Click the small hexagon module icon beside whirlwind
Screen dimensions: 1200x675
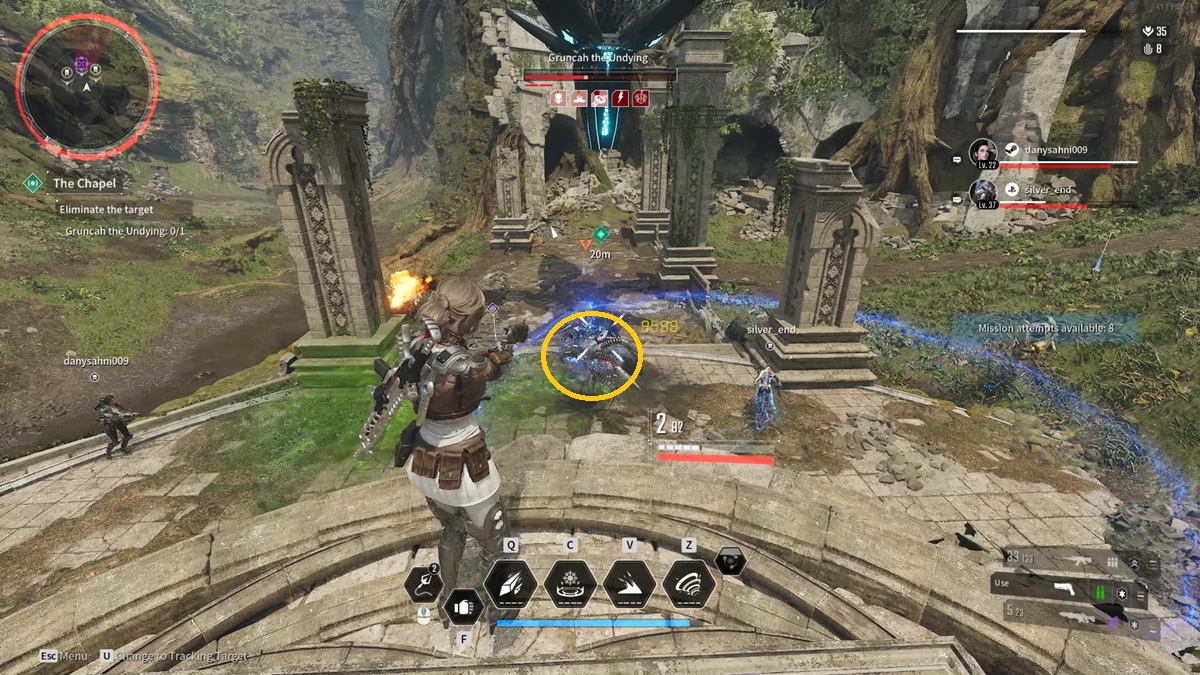732,562
